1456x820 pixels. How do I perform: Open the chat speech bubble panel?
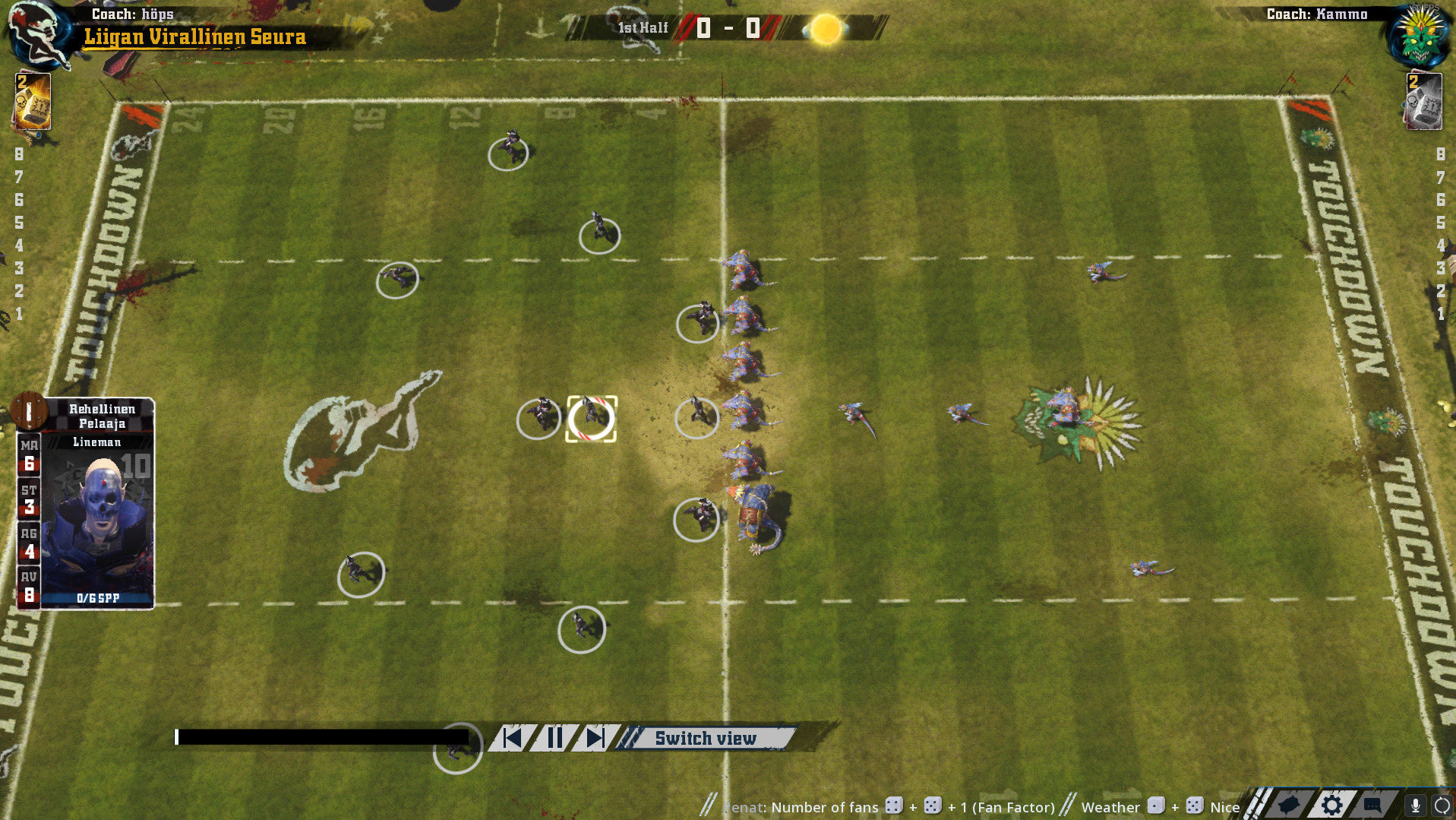tap(1372, 806)
